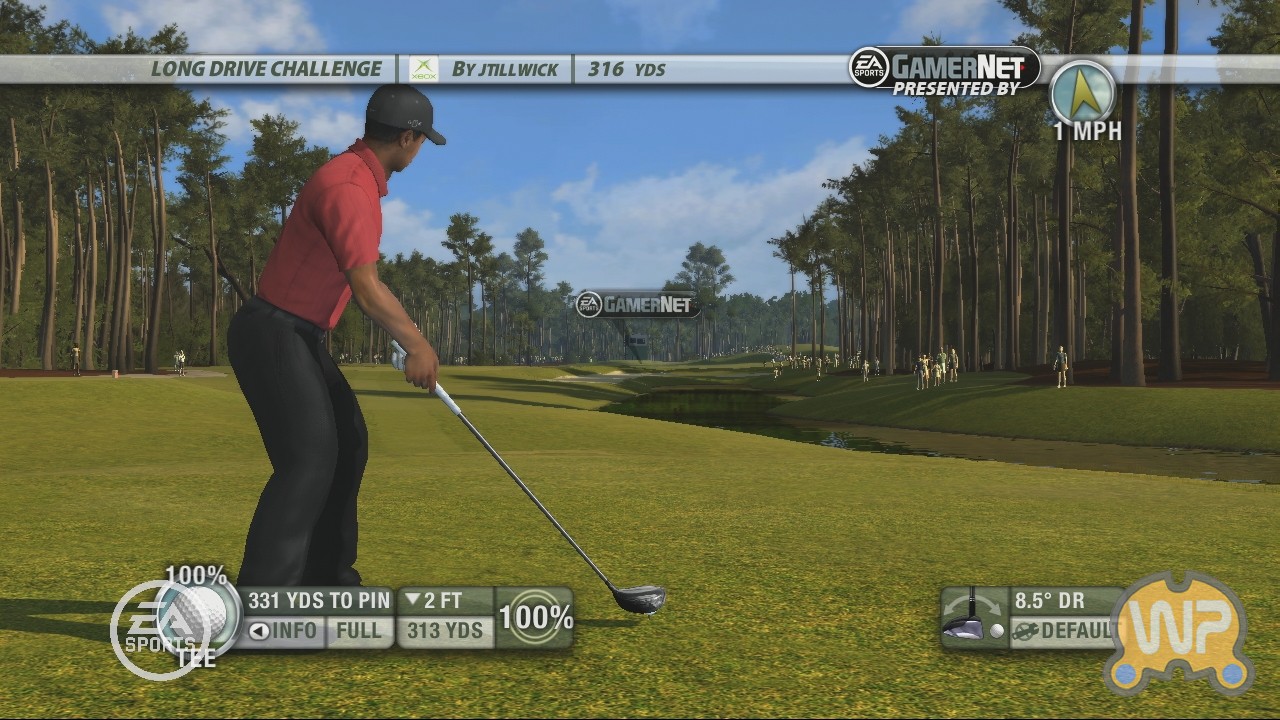Open the EA Sports GamerNet banner logo
Image resolution: width=1280 pixels, height=720 pixels.
point(944,68)
